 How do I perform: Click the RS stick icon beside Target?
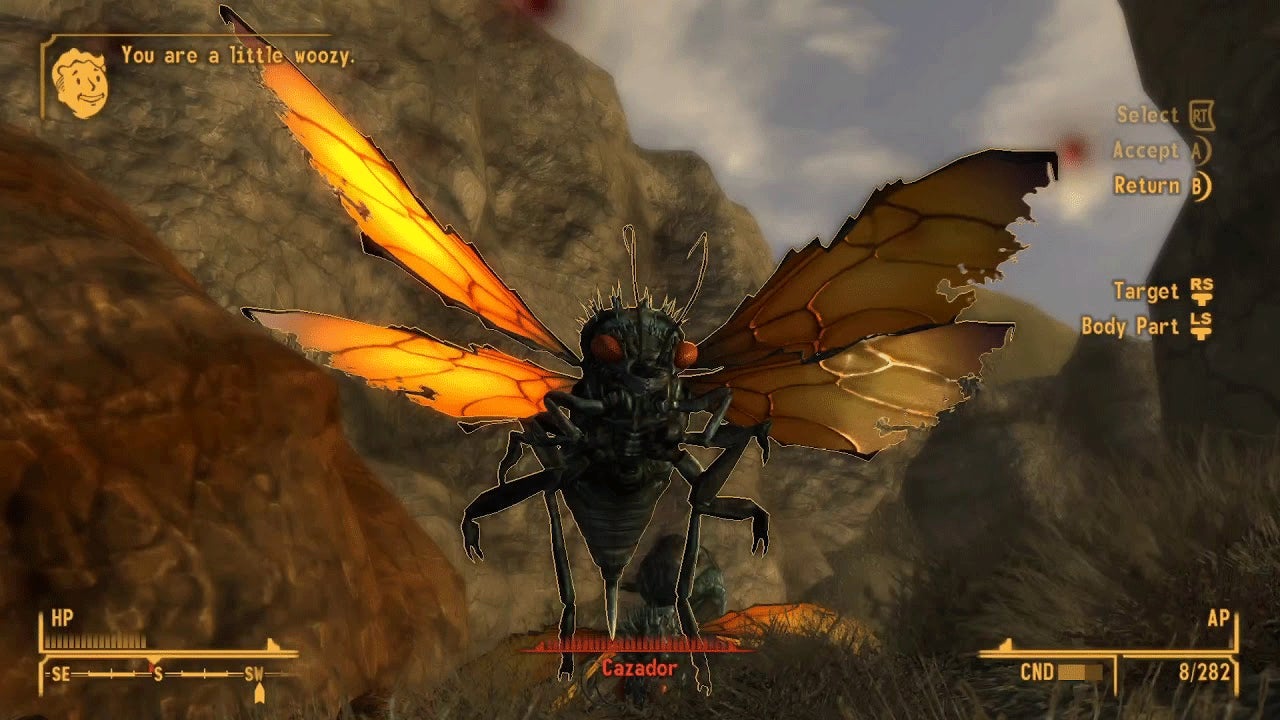click(x=1201, y=291)
